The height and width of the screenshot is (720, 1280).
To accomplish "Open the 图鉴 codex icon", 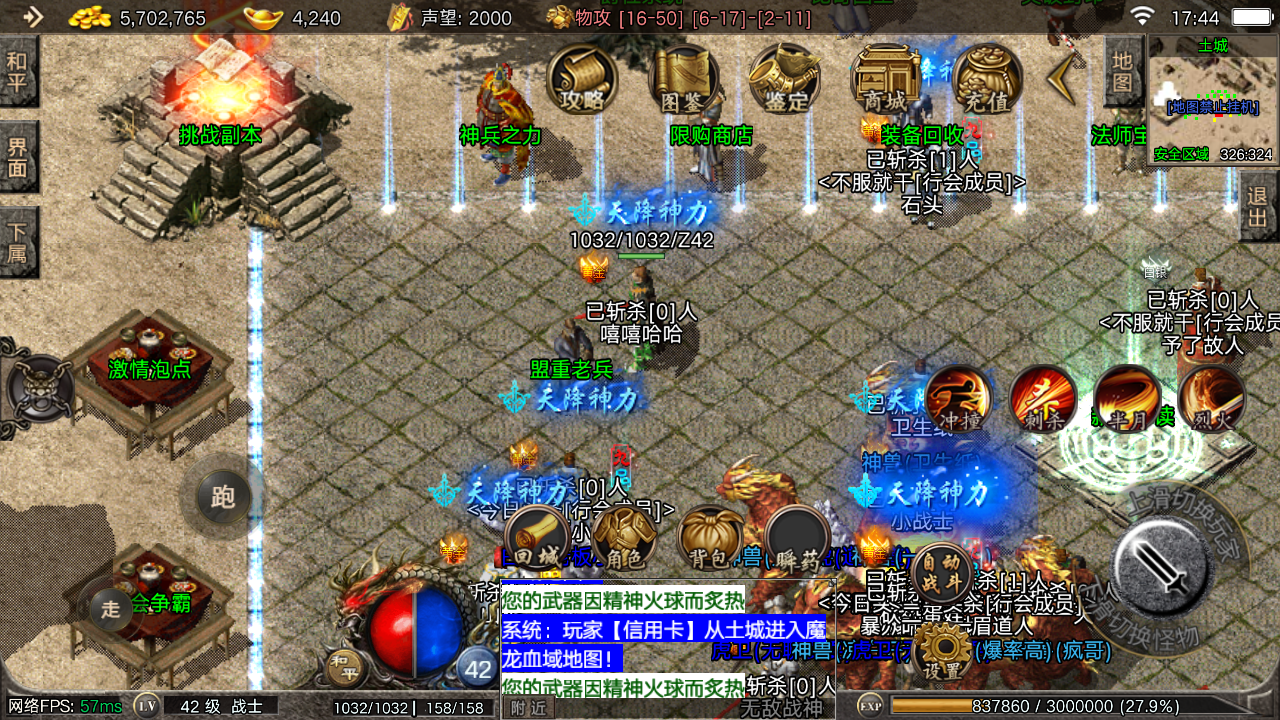I will (684, 78).
